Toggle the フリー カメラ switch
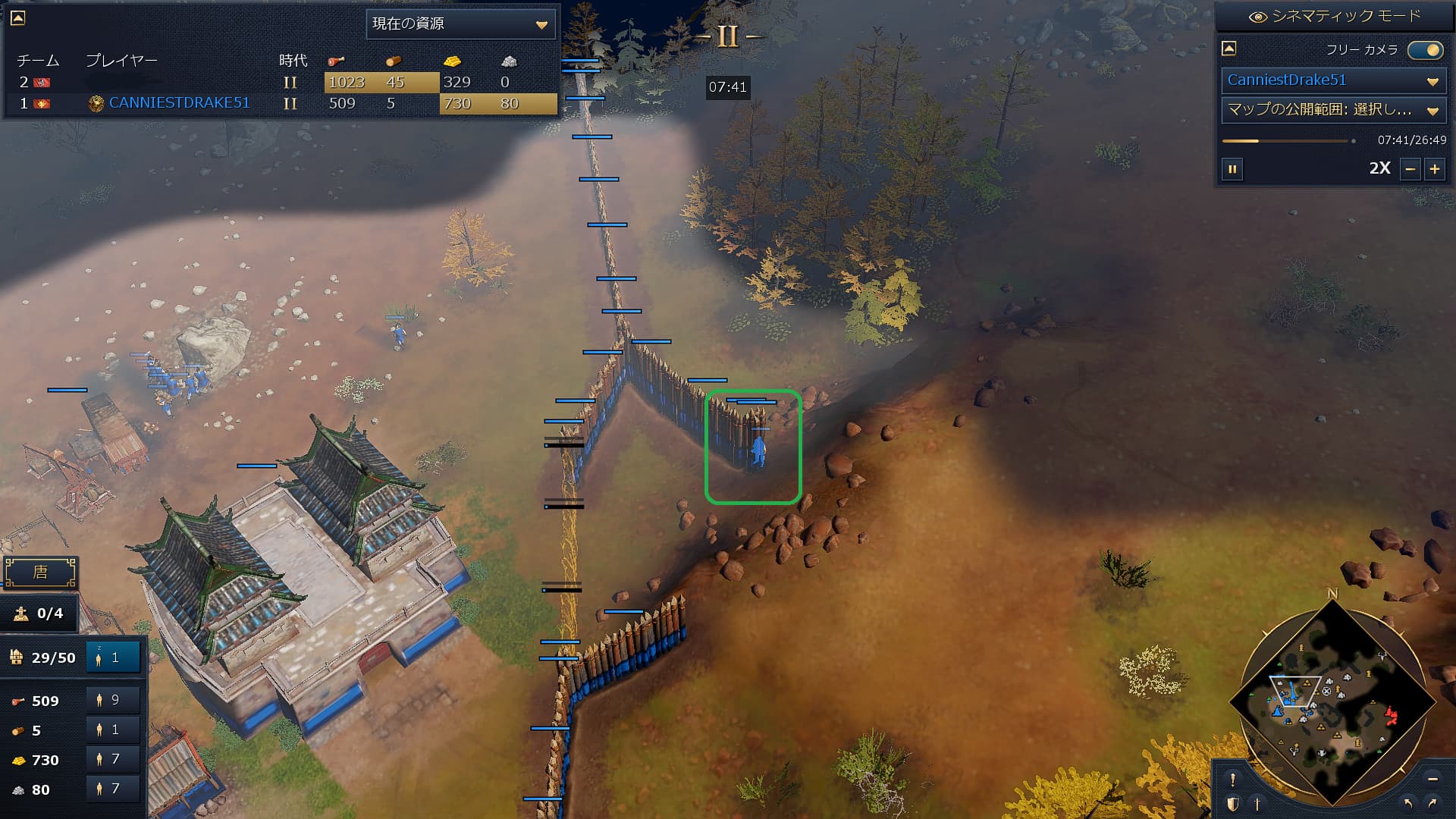Viewport: 1456px width, 819px height. (1425, 50)
